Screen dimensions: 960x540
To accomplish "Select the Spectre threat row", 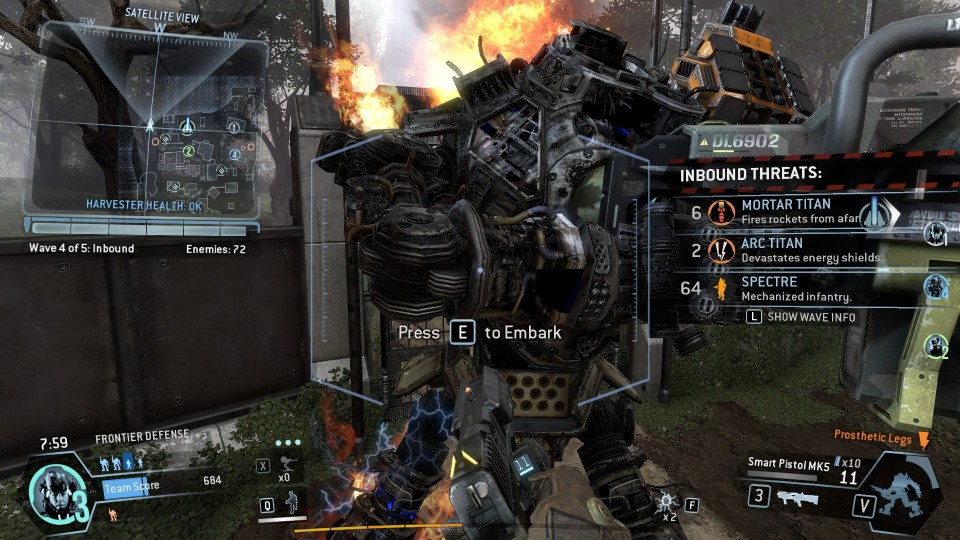I will click(x=800, y=289).
